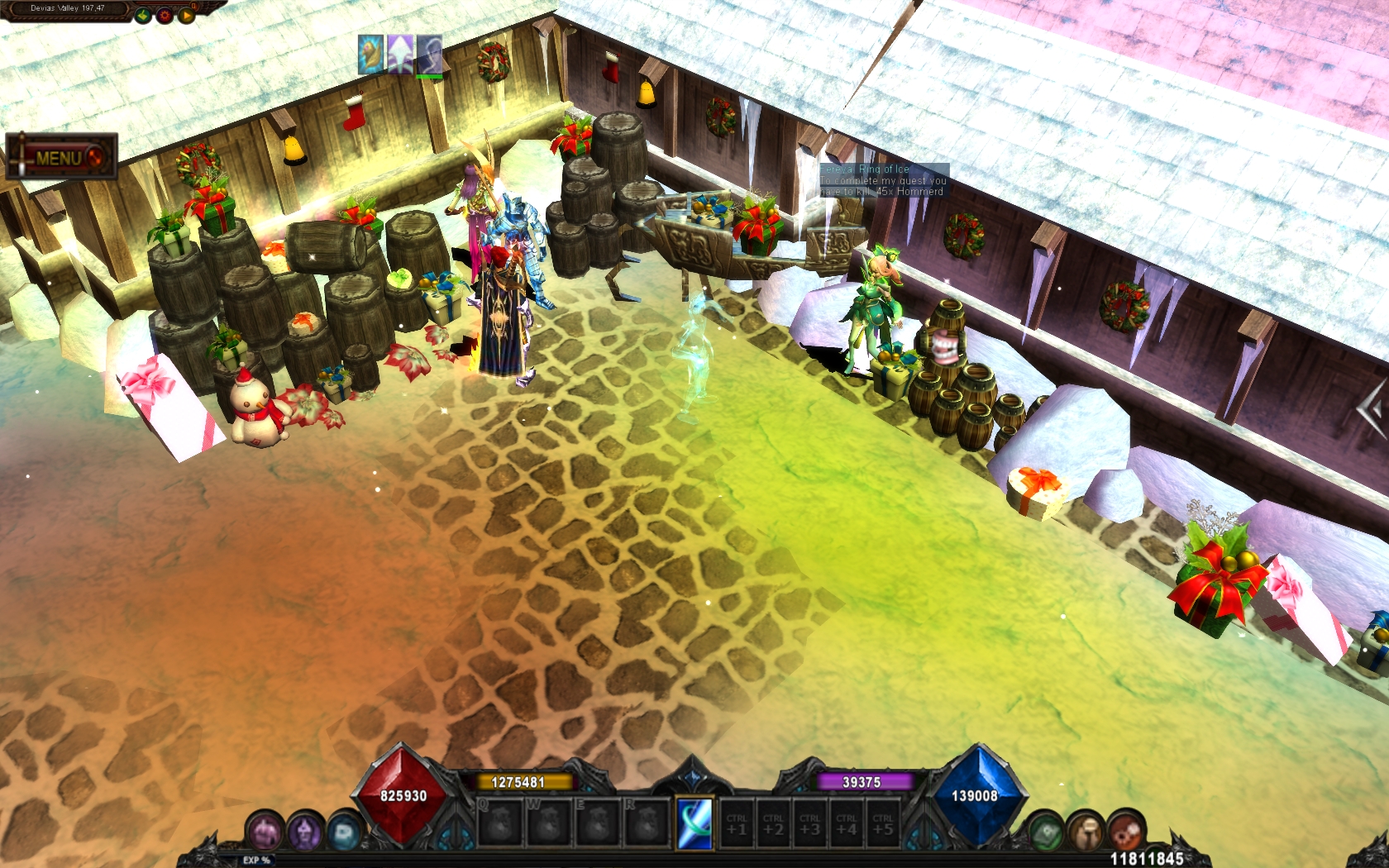This screenshot has width=1389, height=868.
Task: Open the pink armor round icon
Action: pos(266,832)
